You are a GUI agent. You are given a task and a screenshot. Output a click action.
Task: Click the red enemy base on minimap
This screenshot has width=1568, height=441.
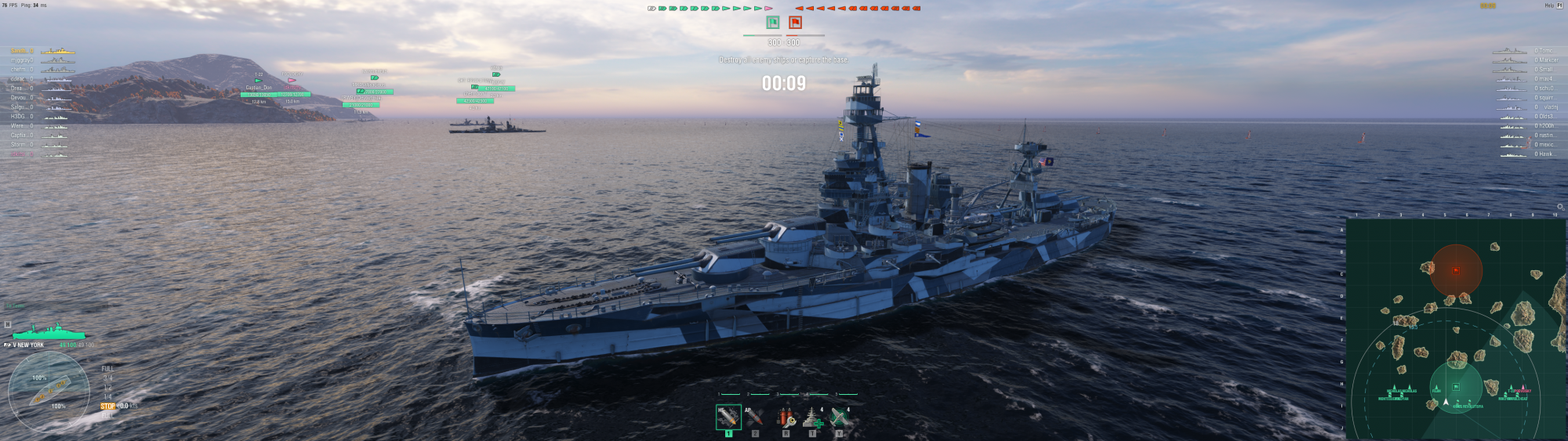pyautogui.click(x=1456, y=270)
